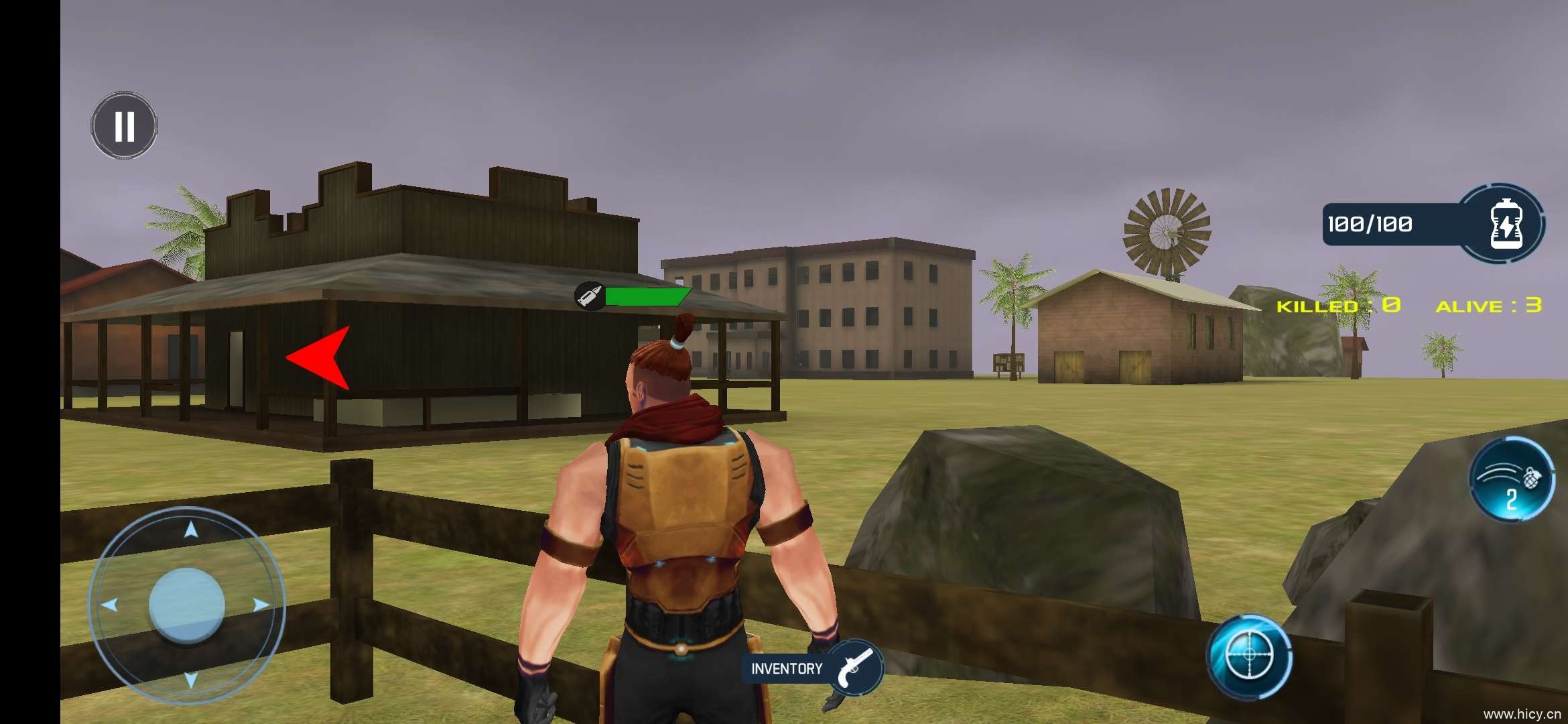Tap the crosshair fire button
1568x724 pixels.
1249,655
